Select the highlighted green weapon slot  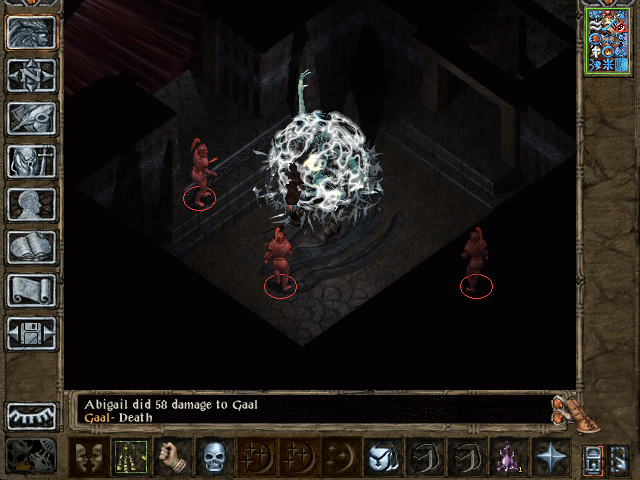click(130, 458)
